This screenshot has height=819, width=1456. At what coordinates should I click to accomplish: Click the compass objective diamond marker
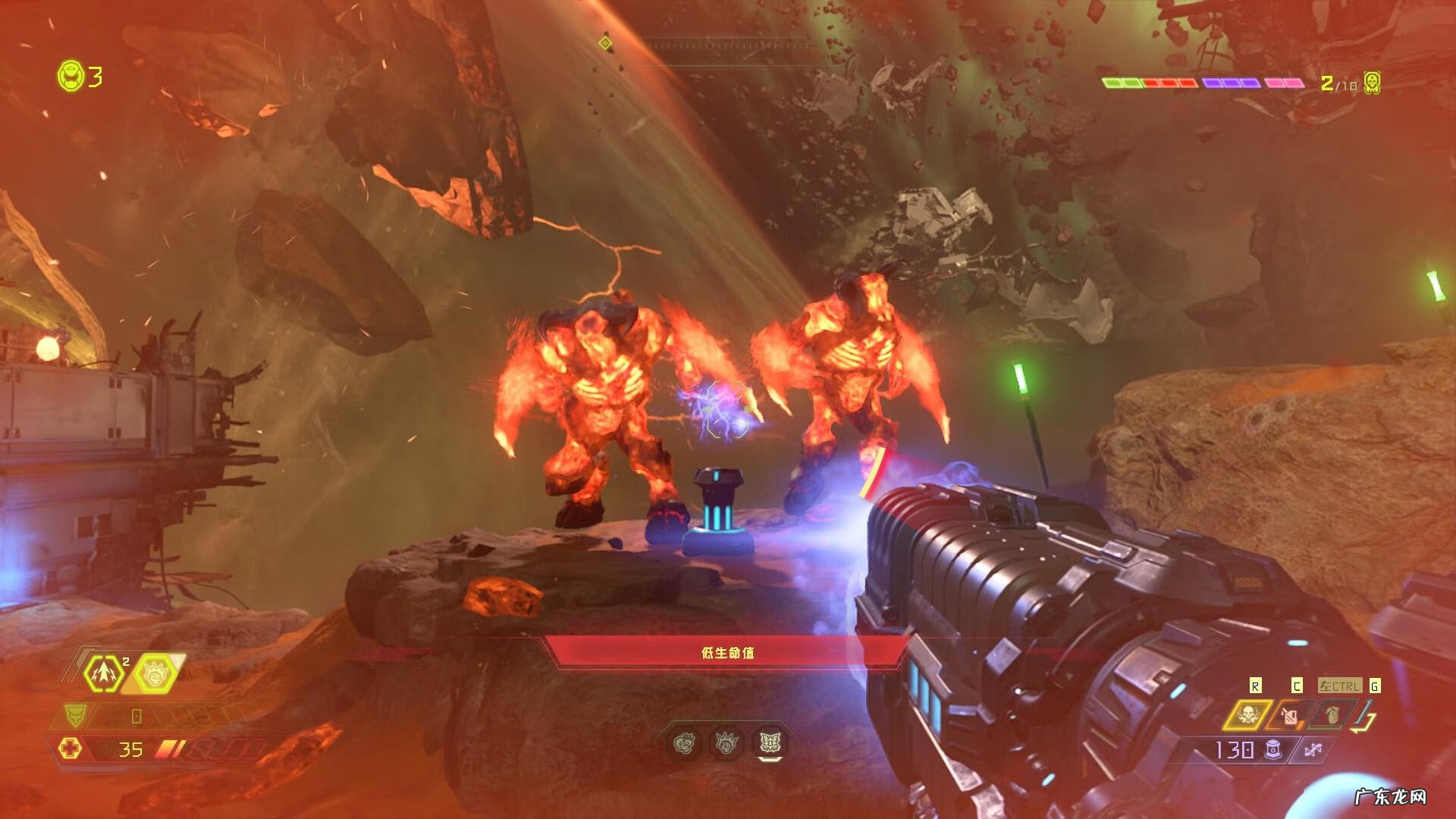[x=604, y=42]
